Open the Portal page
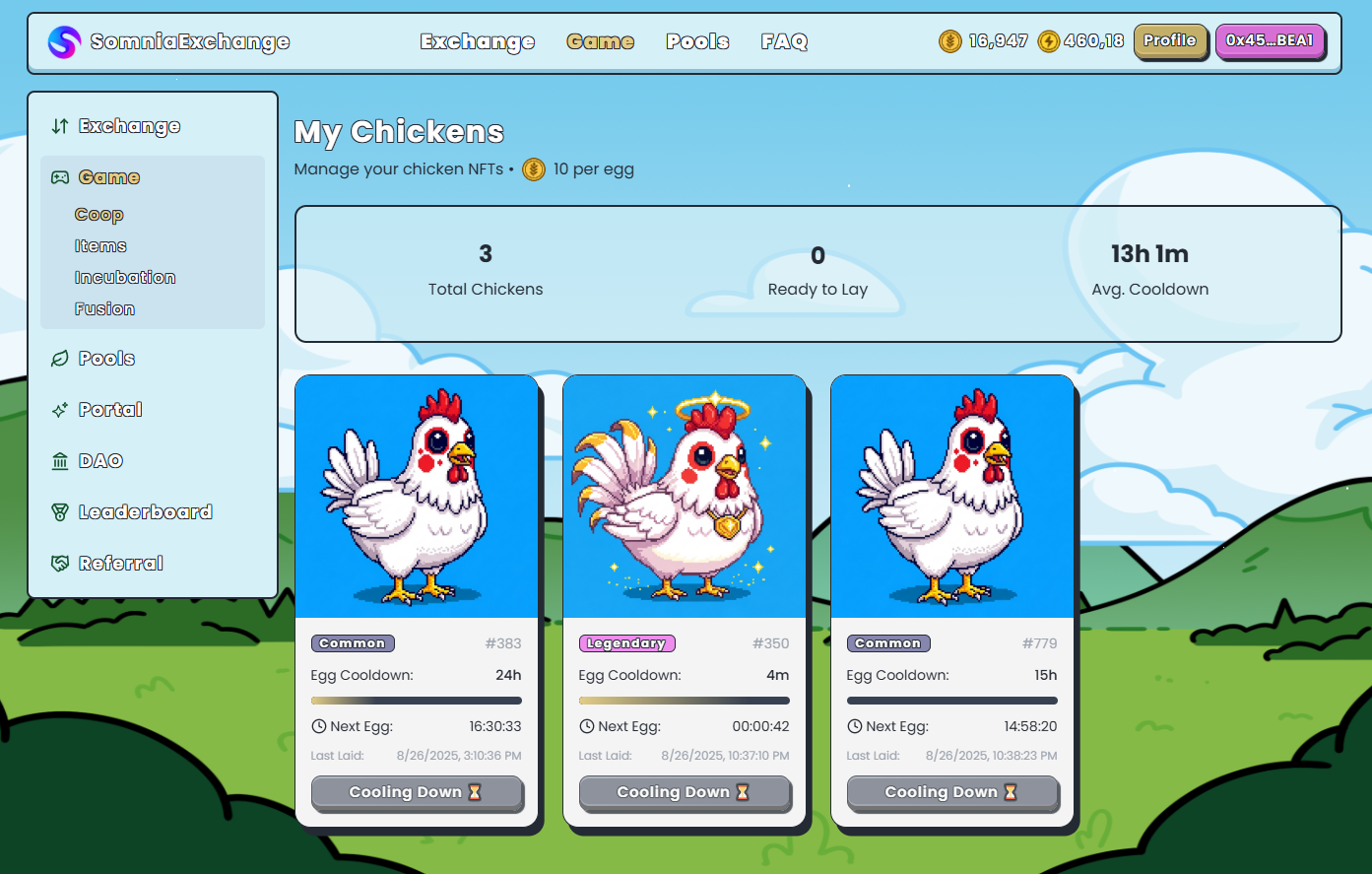The height and width of the screenshot is (874, 1372). 110,410
